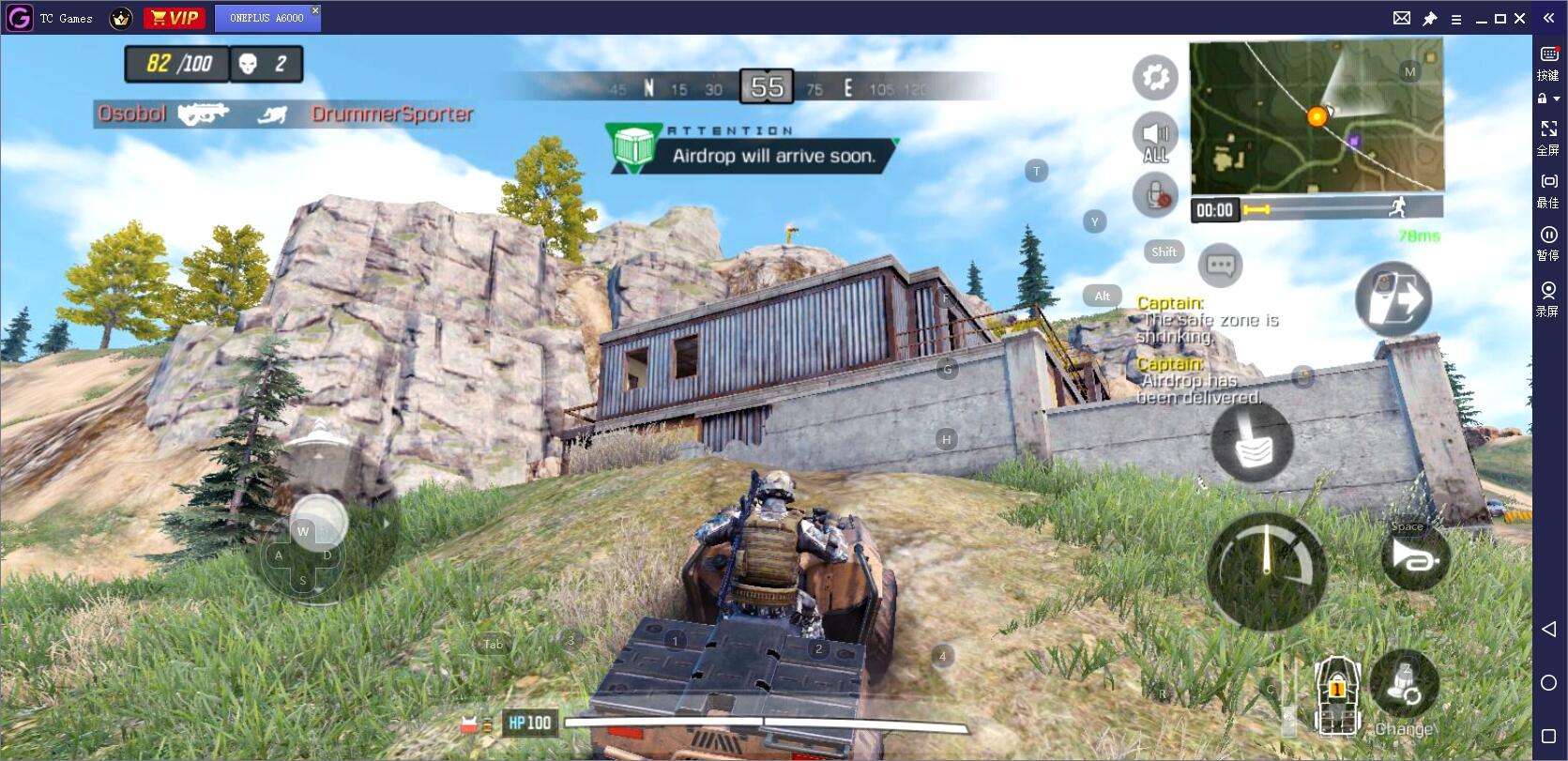Open the 按键 keymapping sidebar button
Screen dimensions: 1568x761
[1548, 62]
